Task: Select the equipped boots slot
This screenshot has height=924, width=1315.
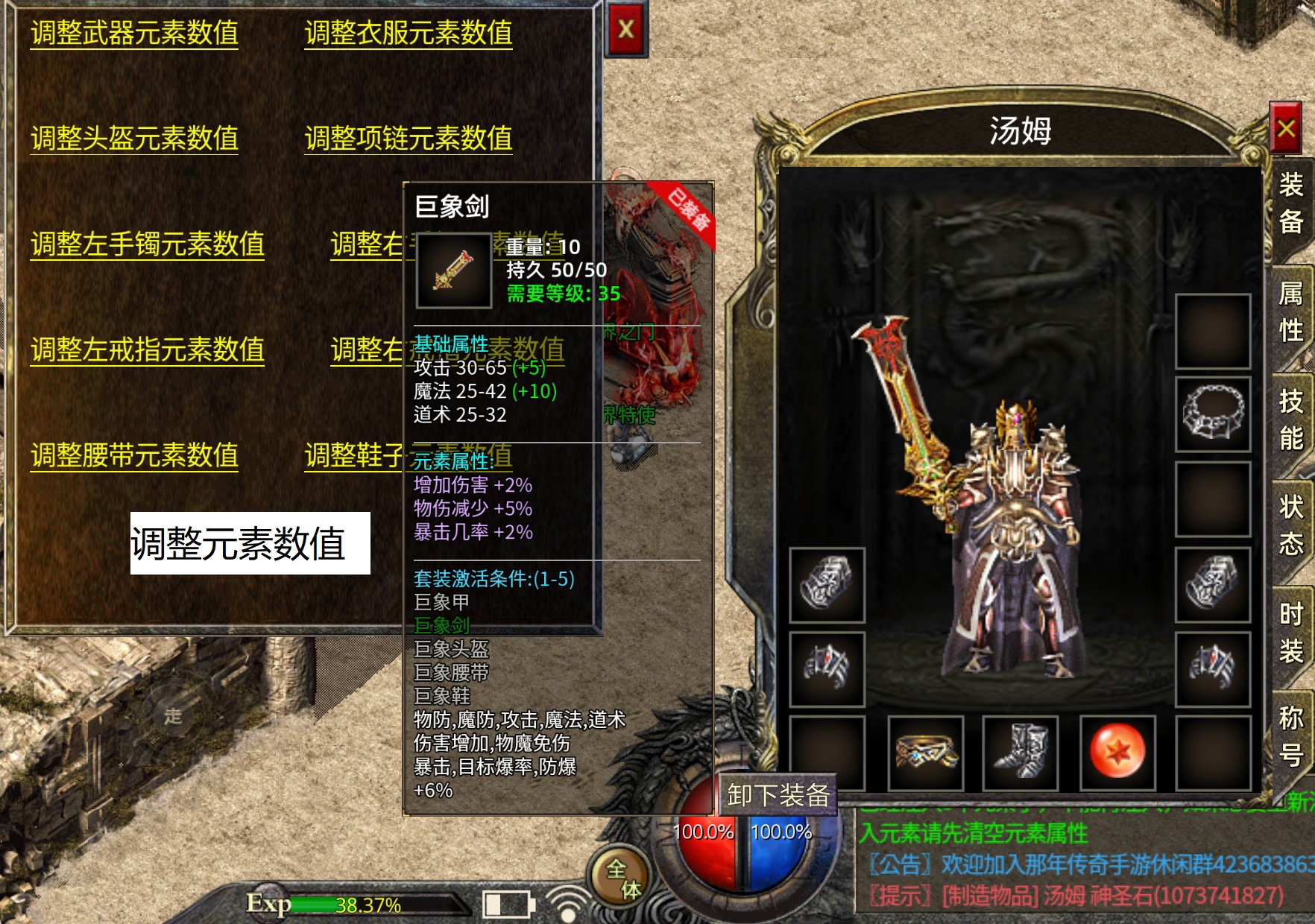Action: [x=1021, y=752]
